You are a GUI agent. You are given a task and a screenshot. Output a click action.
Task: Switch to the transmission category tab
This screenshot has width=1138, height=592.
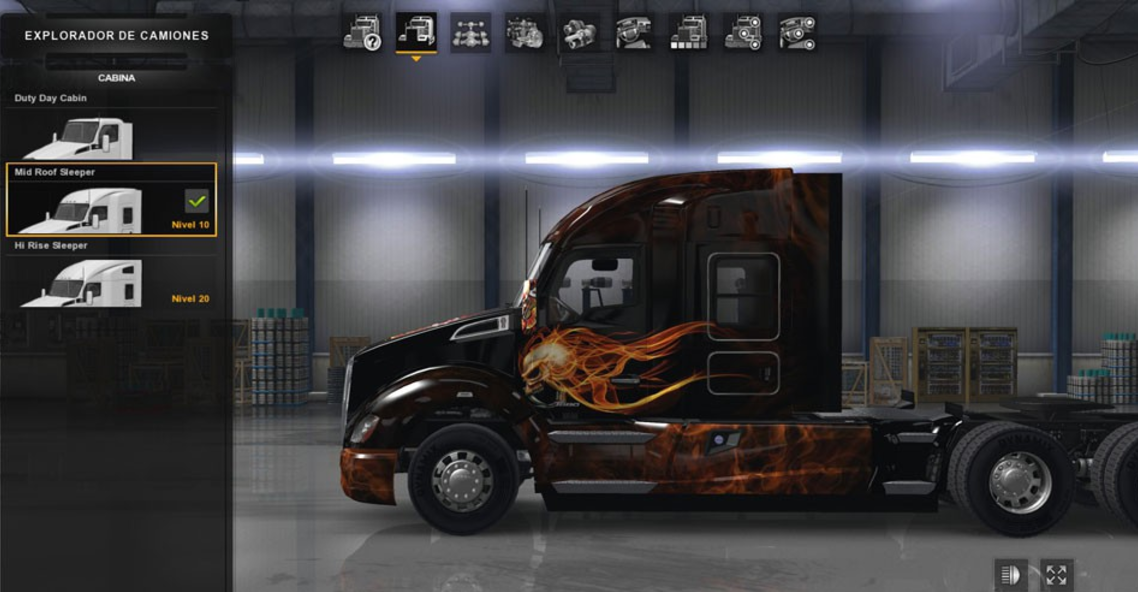coord(579,33)
